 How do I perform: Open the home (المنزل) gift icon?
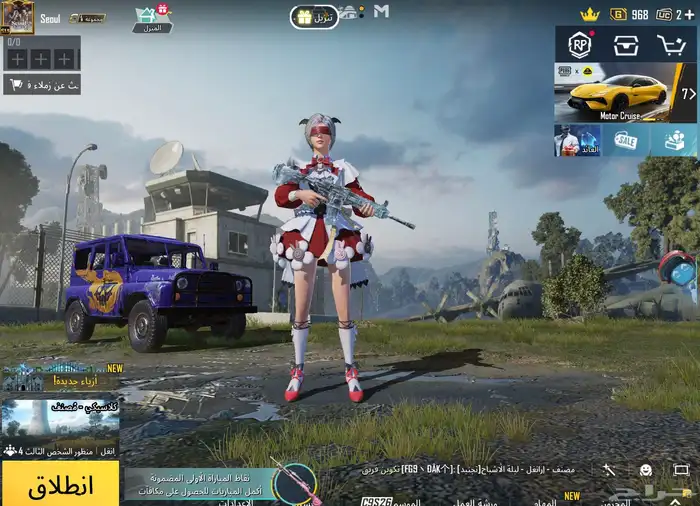152,17
